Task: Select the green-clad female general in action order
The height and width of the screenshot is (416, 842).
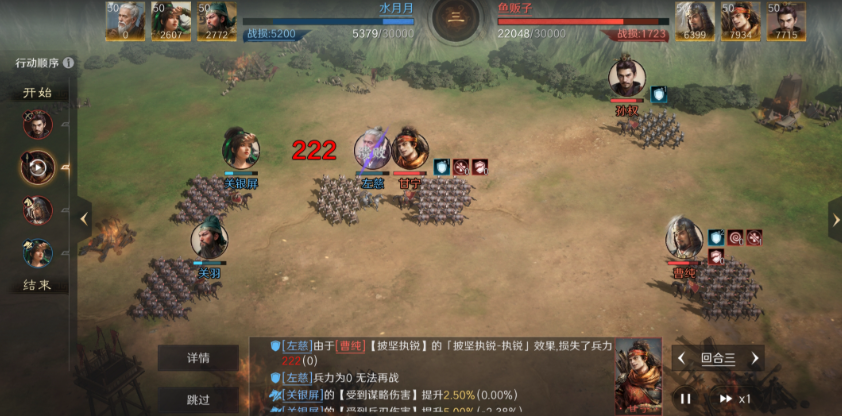Action: 38,252
